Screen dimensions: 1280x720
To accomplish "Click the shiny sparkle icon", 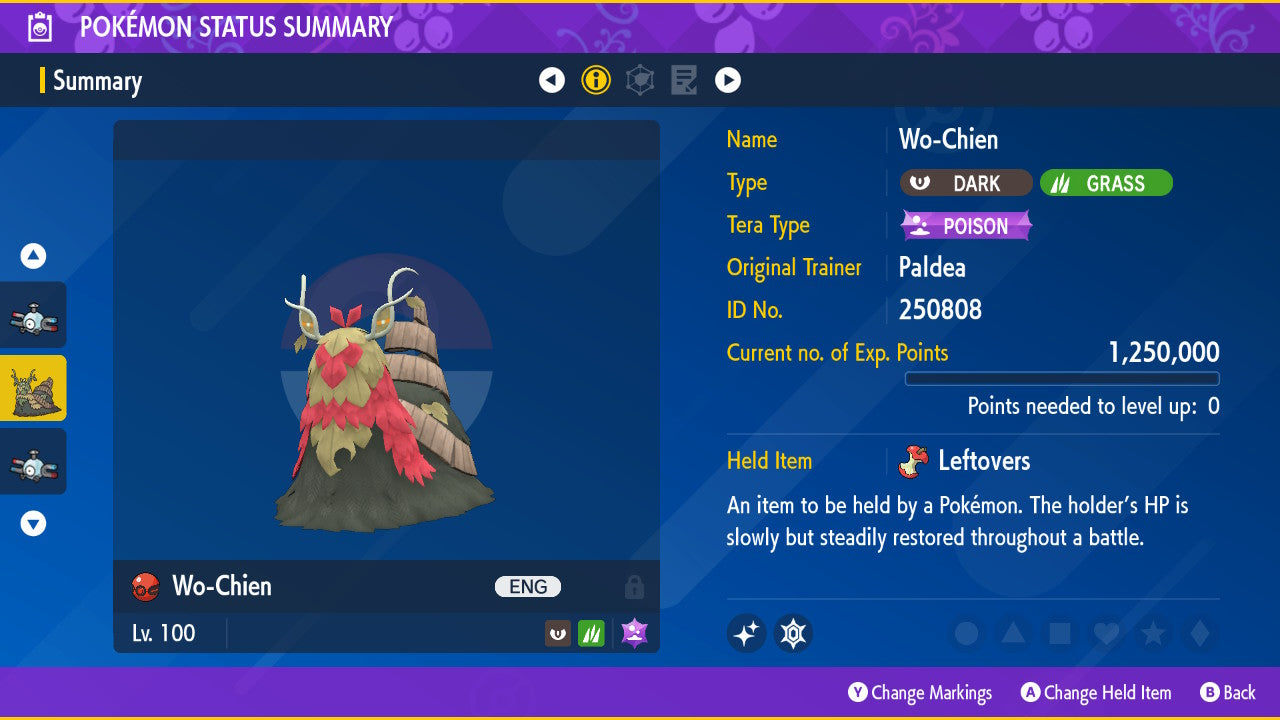I will (746, 633).
